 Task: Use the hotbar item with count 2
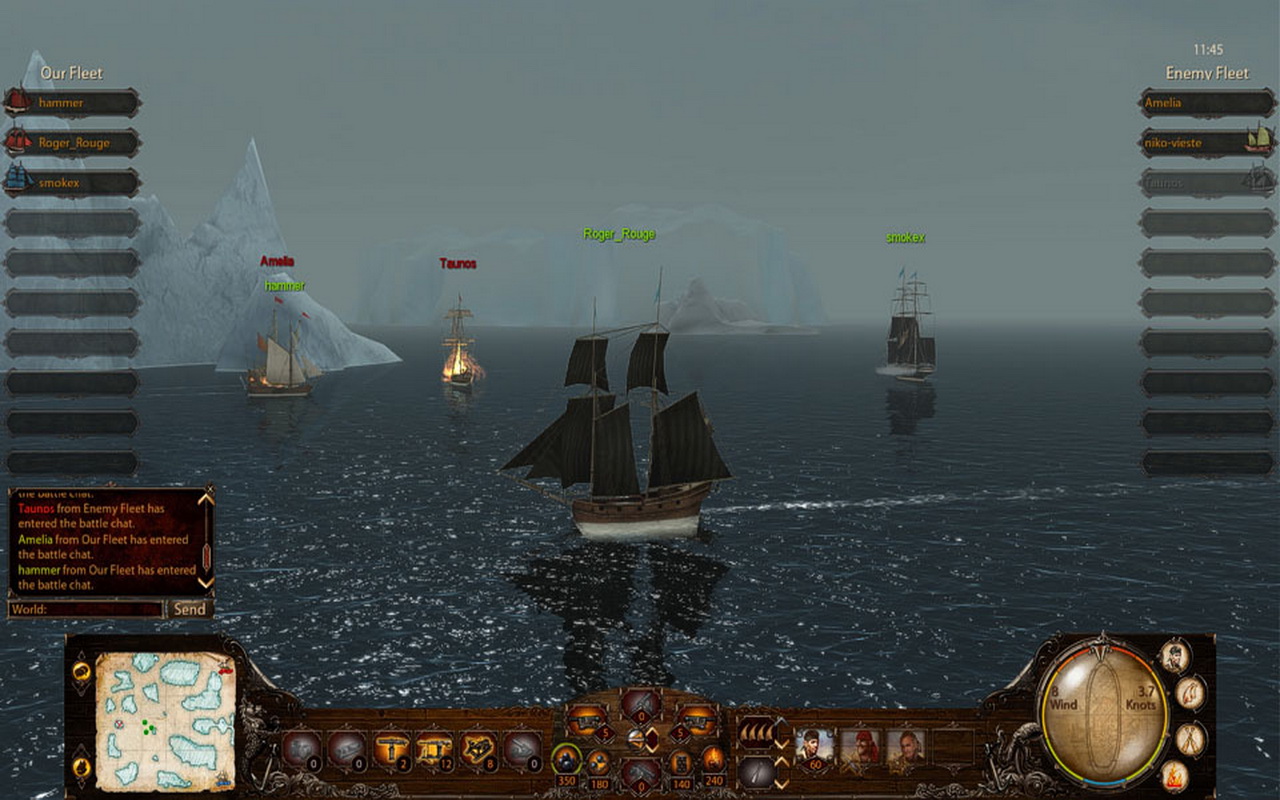pyautogui.click(x=391, y=748)
